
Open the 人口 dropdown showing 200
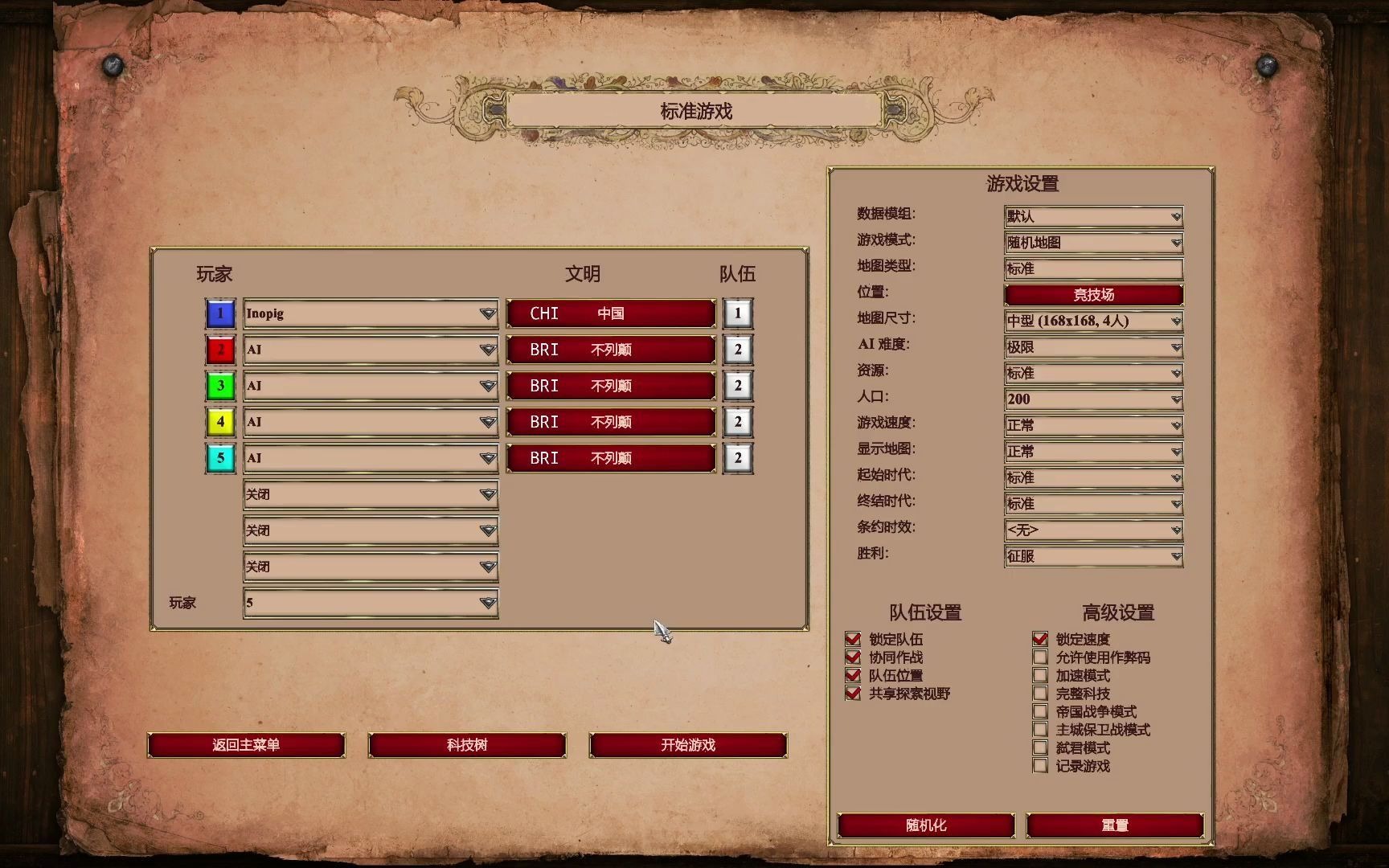point(1093,399)
